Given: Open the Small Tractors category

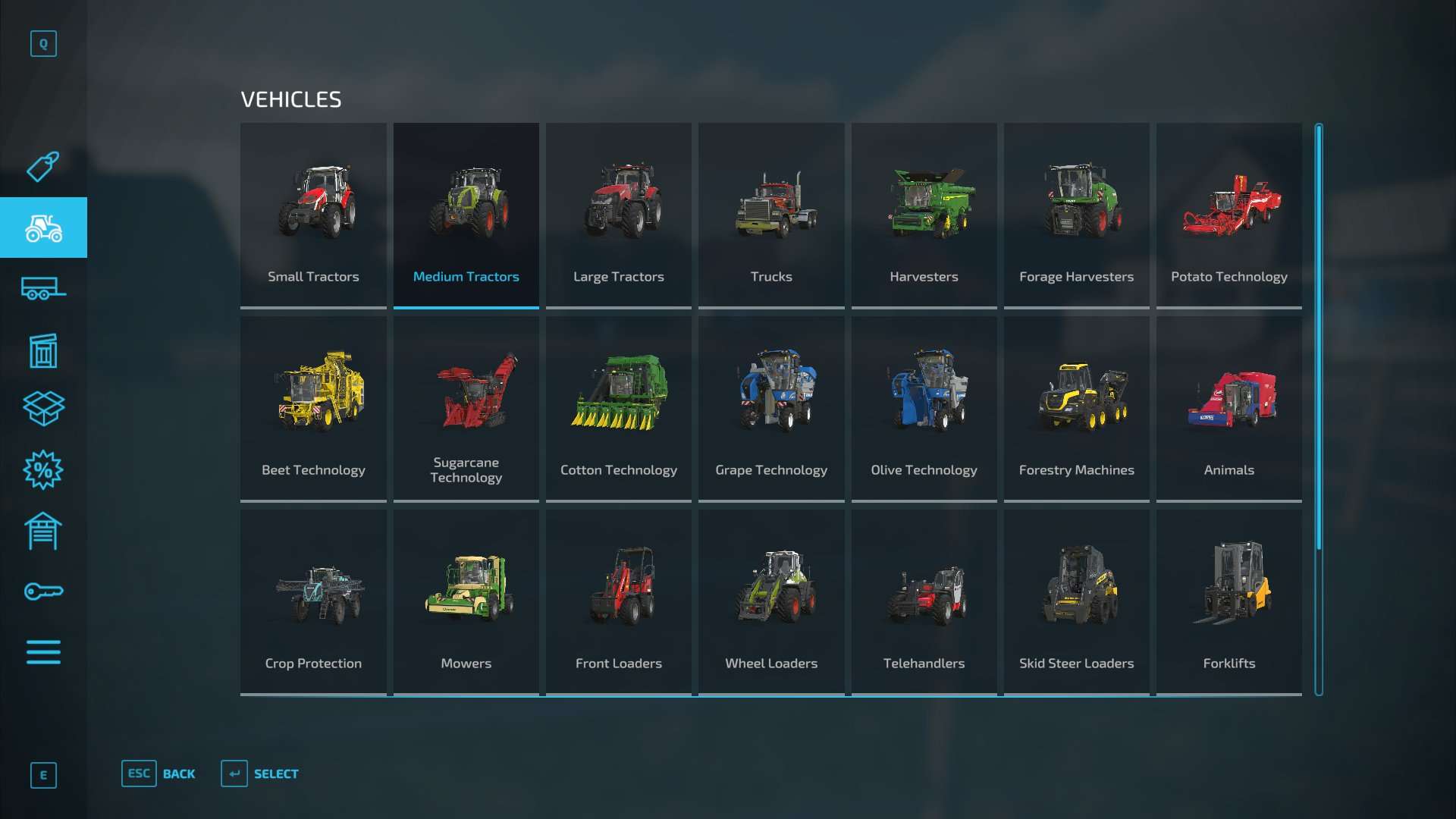Looking at the screenshot, I should coord(313,215).
